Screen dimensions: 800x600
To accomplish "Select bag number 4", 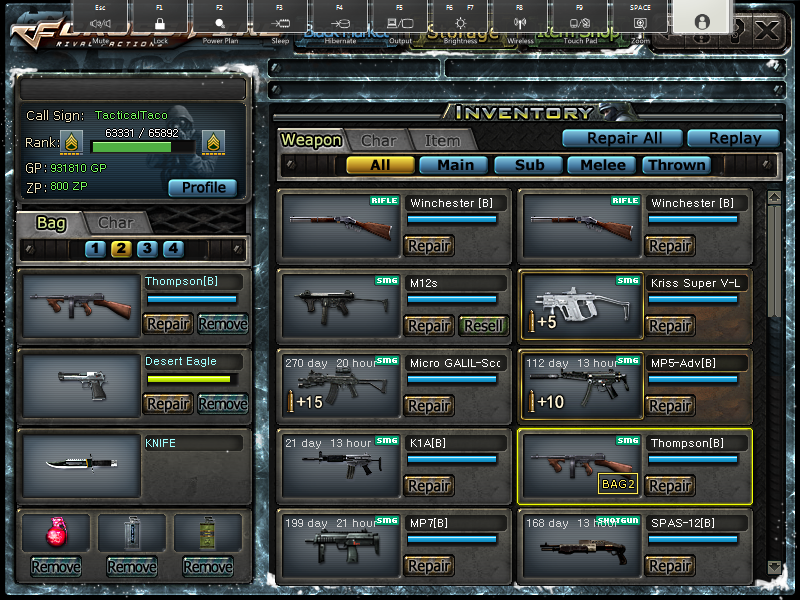I will tap(173, 249).
